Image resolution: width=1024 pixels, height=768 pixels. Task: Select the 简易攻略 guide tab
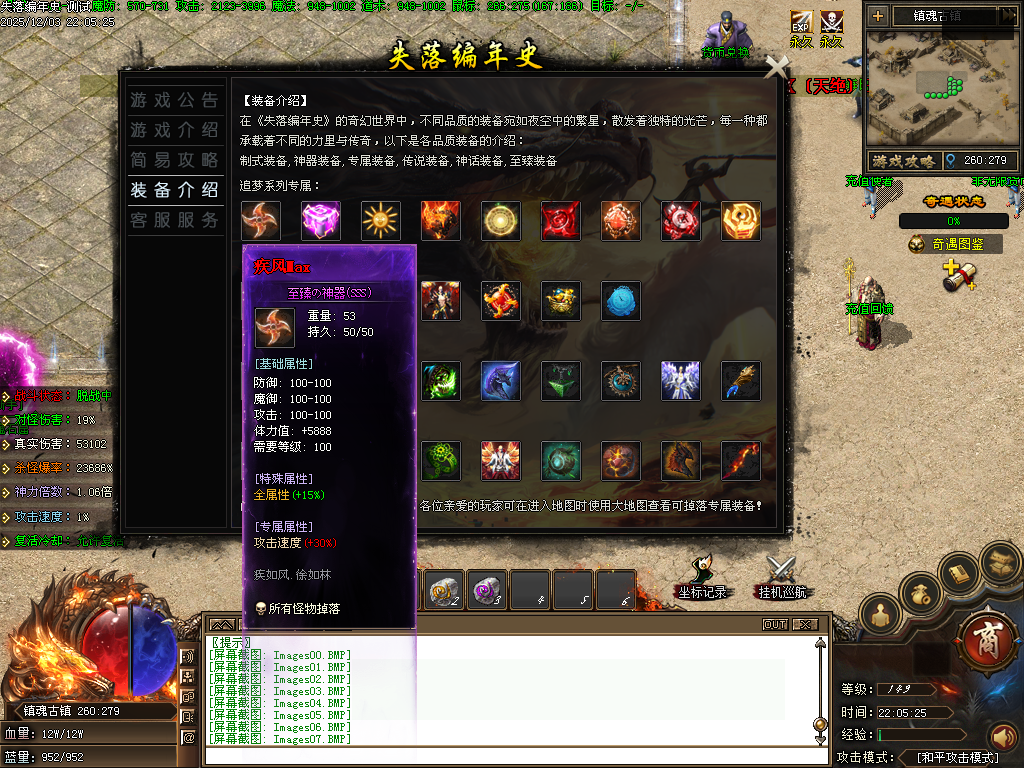pos(174,160)
